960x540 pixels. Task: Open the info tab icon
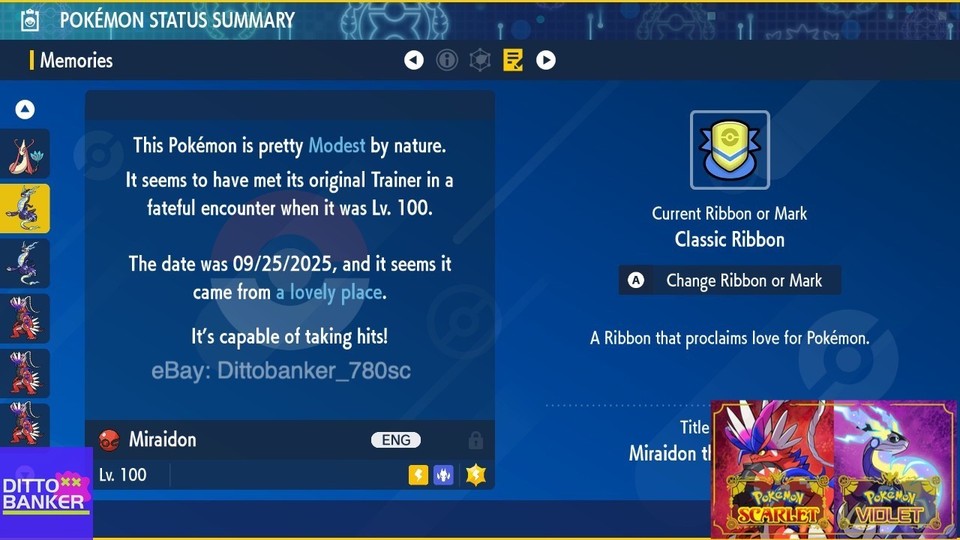click(x=447, y=60)
